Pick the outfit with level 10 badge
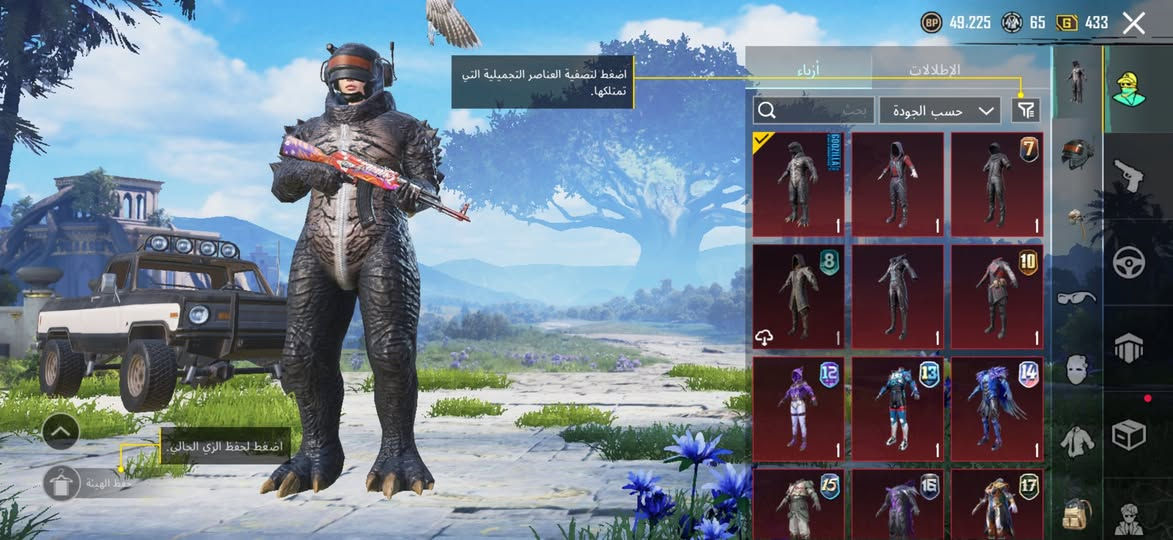The width and height of the screenshot is (1173, 540). 996,296
